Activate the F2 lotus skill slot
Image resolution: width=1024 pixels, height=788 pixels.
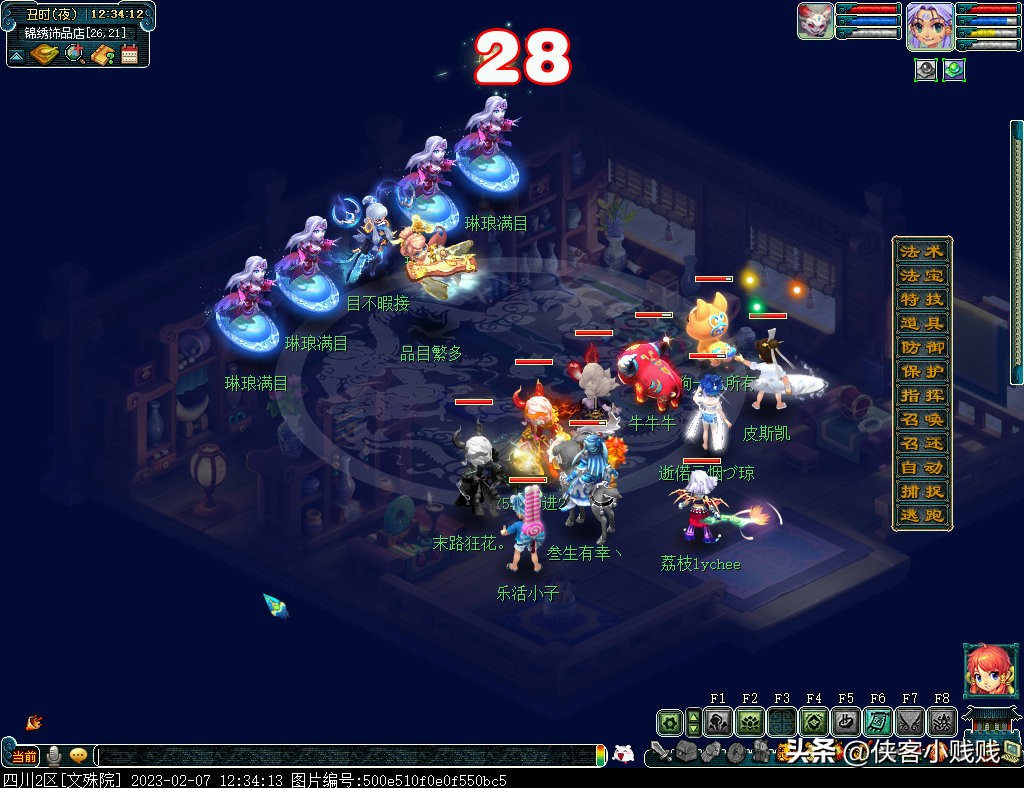(x=750, y=722)
